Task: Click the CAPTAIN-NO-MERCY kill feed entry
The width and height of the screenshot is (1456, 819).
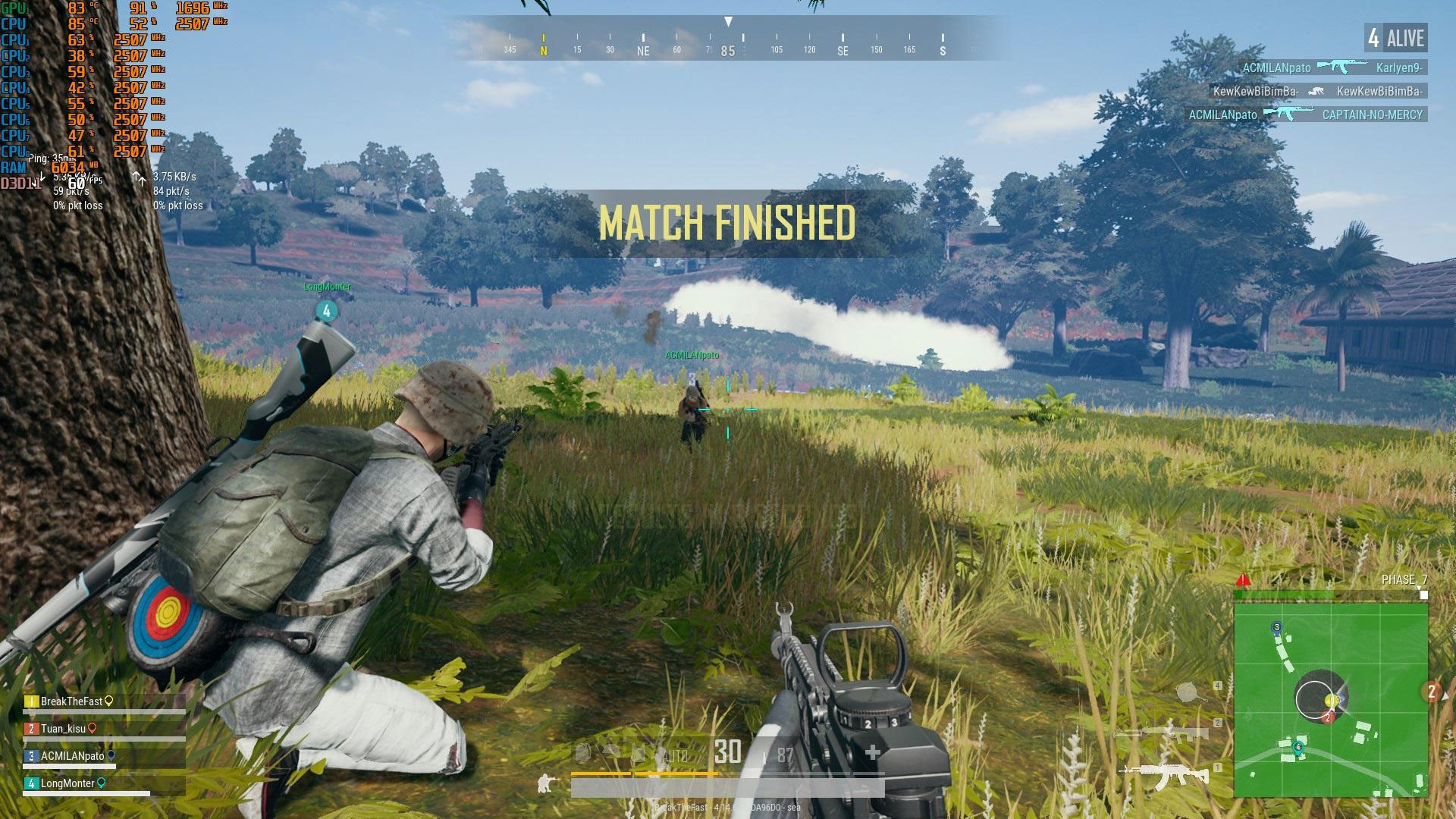Action: tap(1373, 115)
